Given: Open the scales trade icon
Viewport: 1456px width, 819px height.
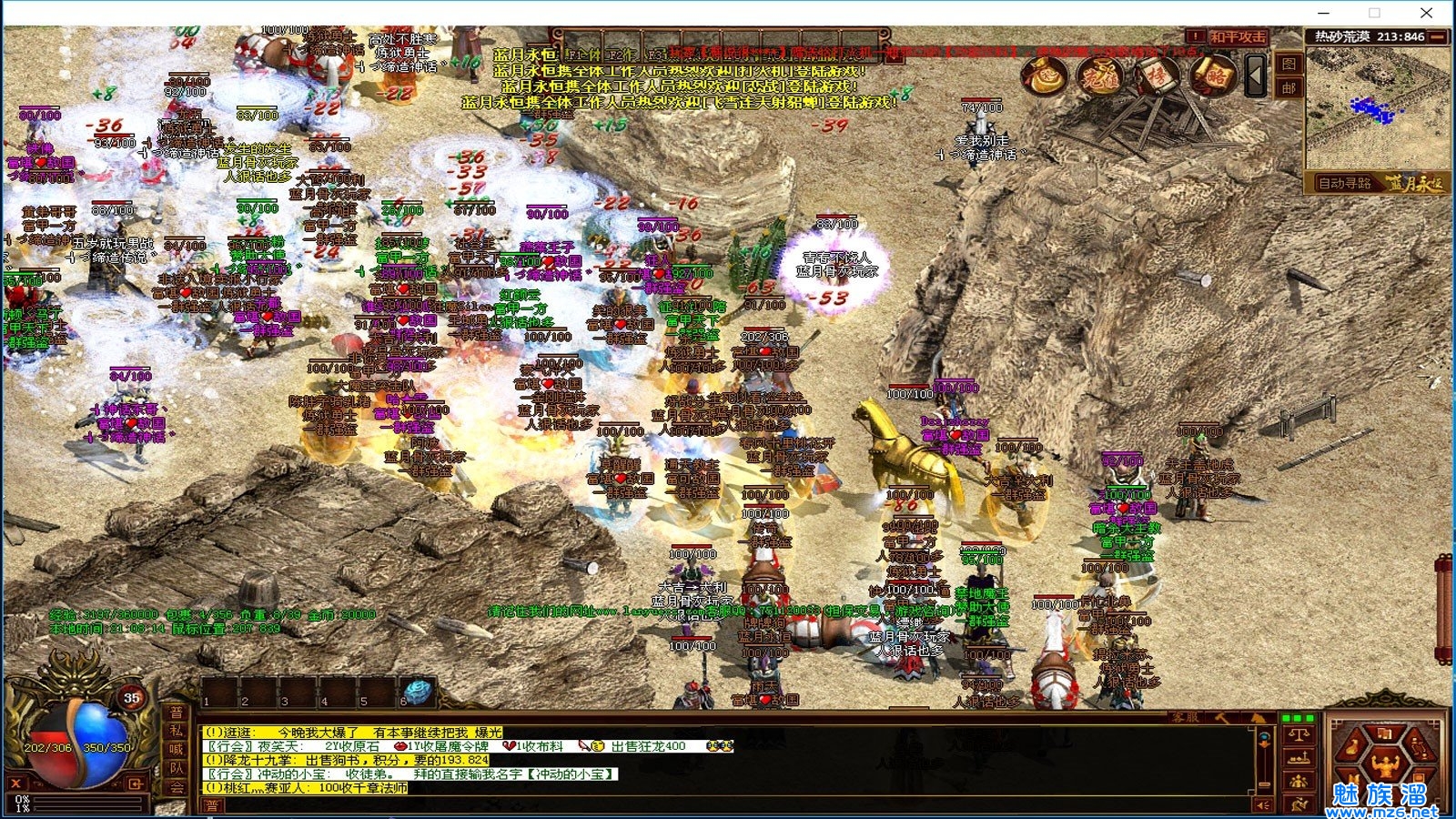Looking at the screenshot, I should pyautogui.click(x=1299, y=734).
